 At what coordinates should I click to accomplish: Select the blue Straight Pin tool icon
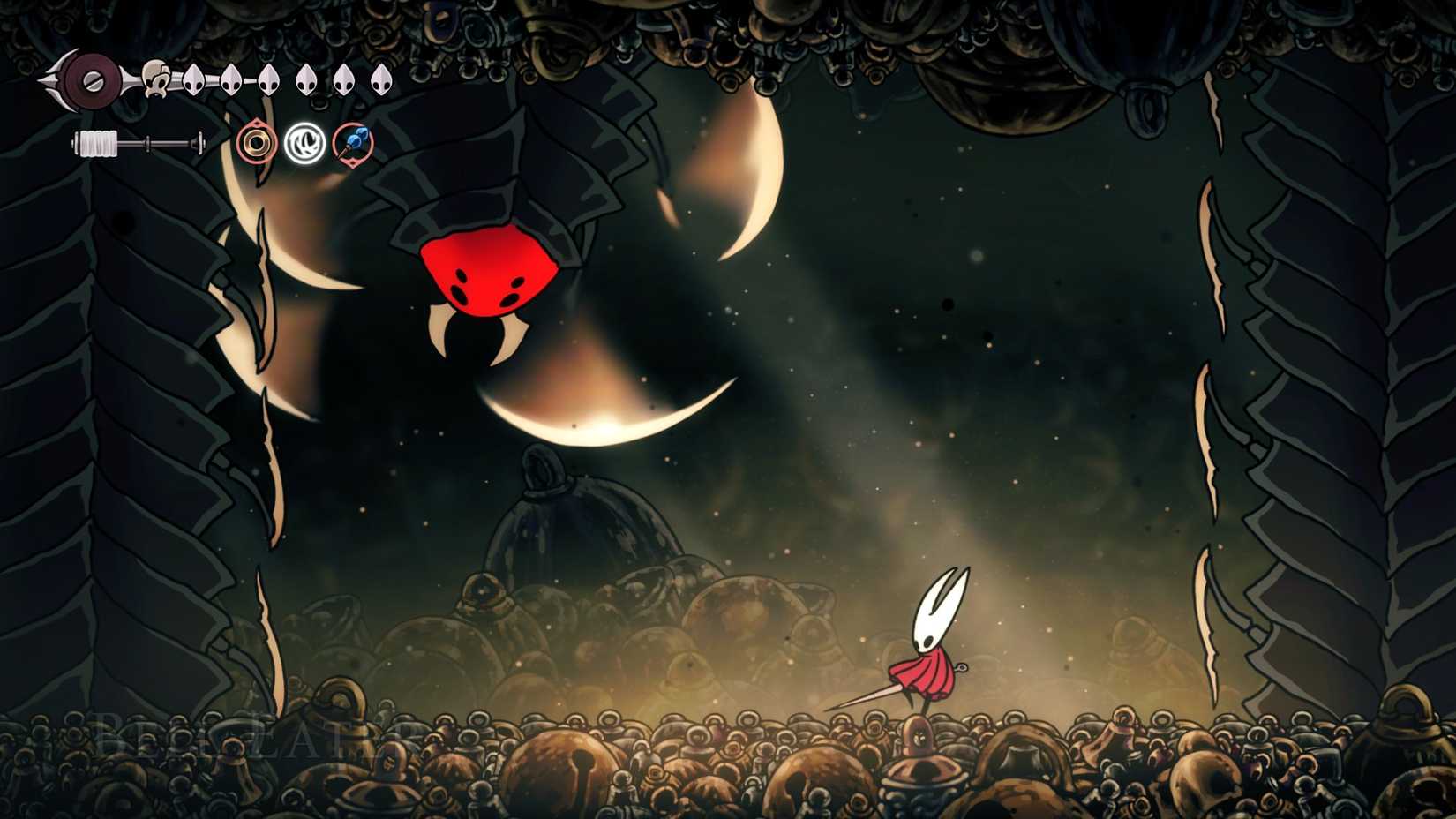tap(352, 141)
